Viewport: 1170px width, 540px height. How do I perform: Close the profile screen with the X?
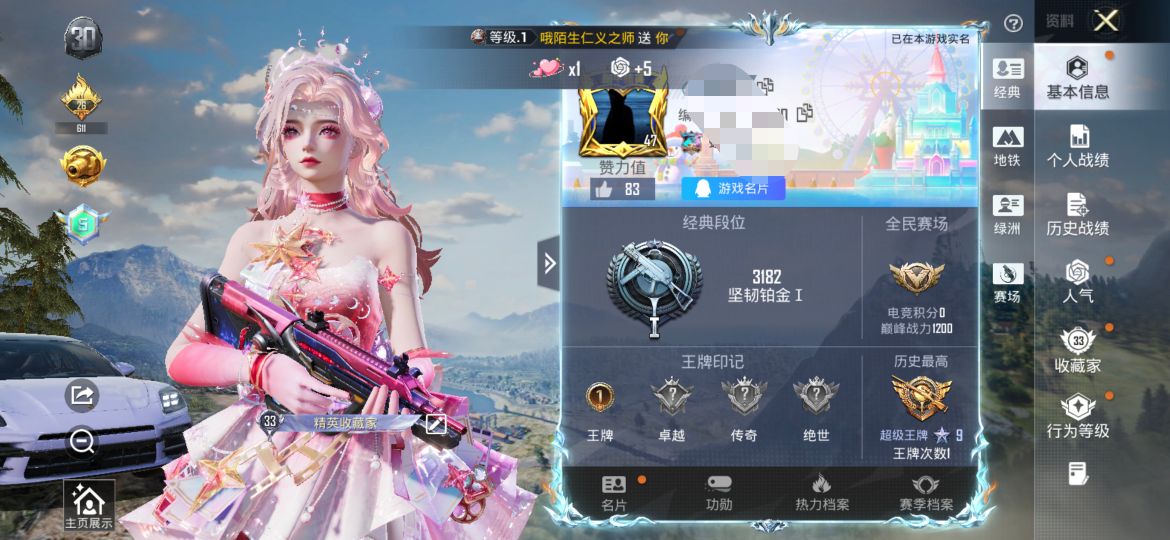(1105, 21)
